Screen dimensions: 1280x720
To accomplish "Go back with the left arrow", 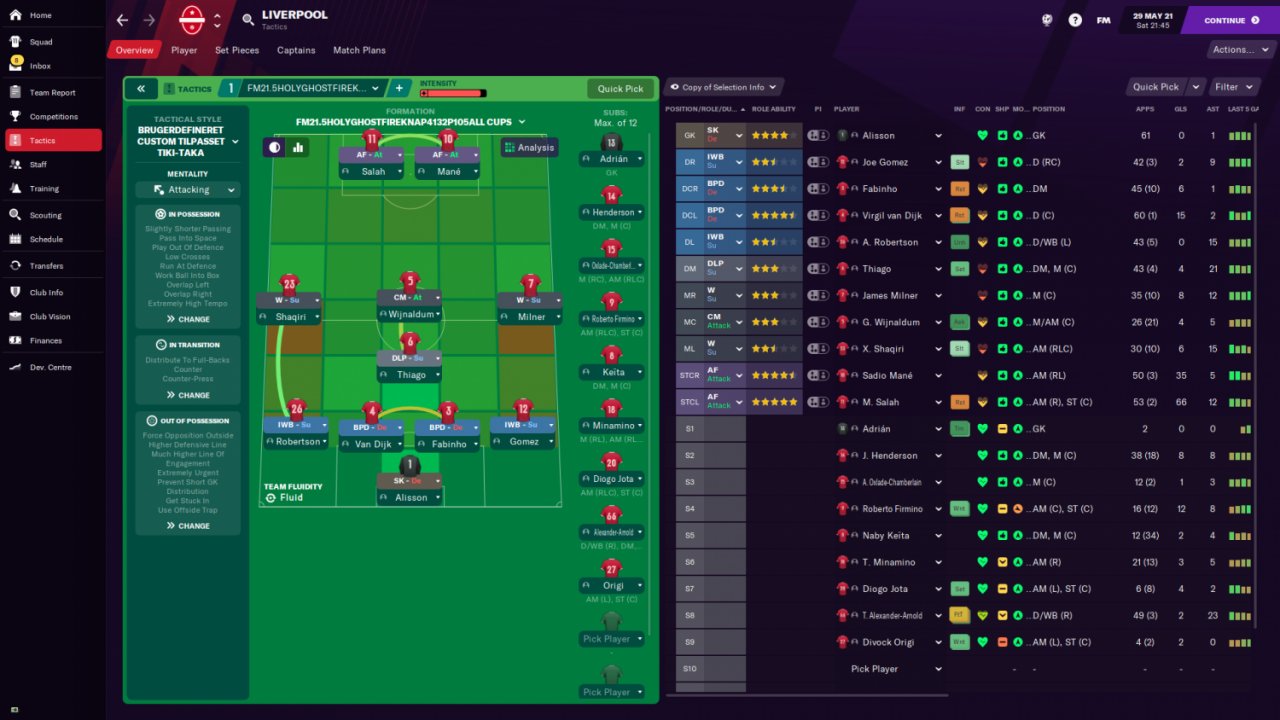I will coord(122,20).
